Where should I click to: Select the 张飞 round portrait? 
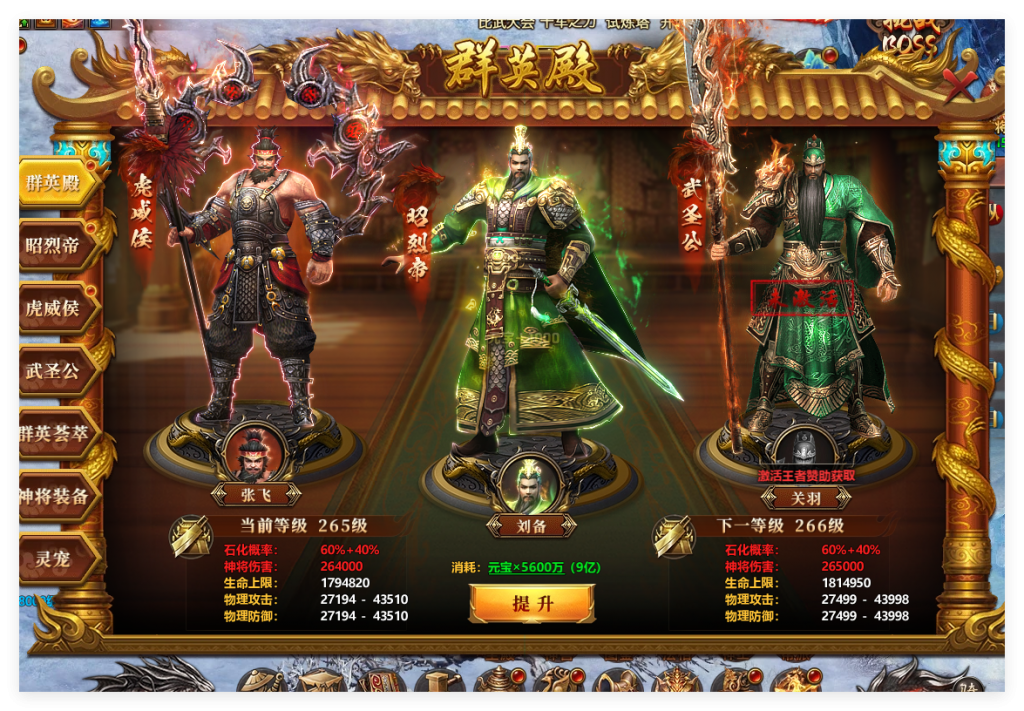pos(254,452)
